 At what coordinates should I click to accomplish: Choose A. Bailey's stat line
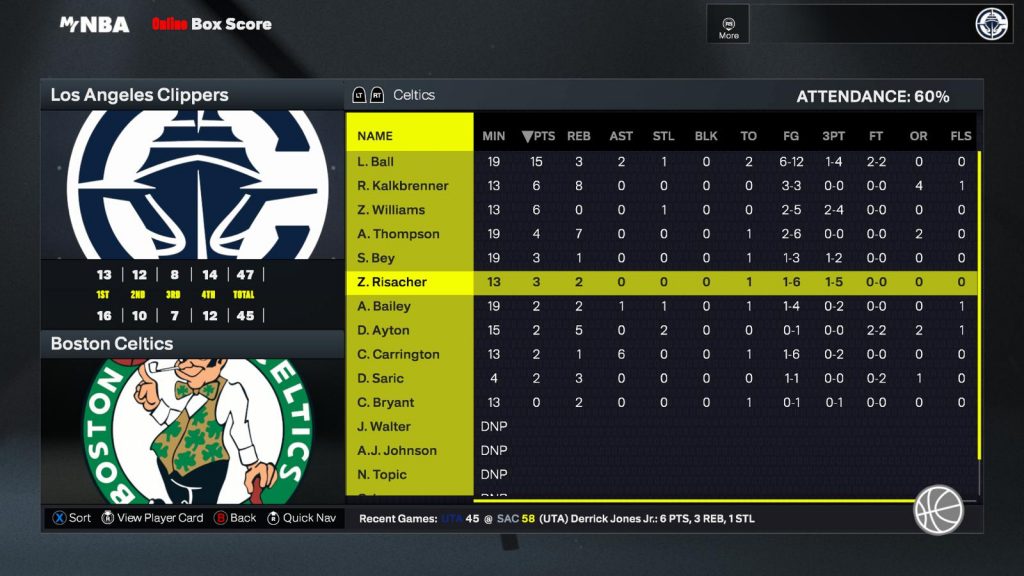384,306
